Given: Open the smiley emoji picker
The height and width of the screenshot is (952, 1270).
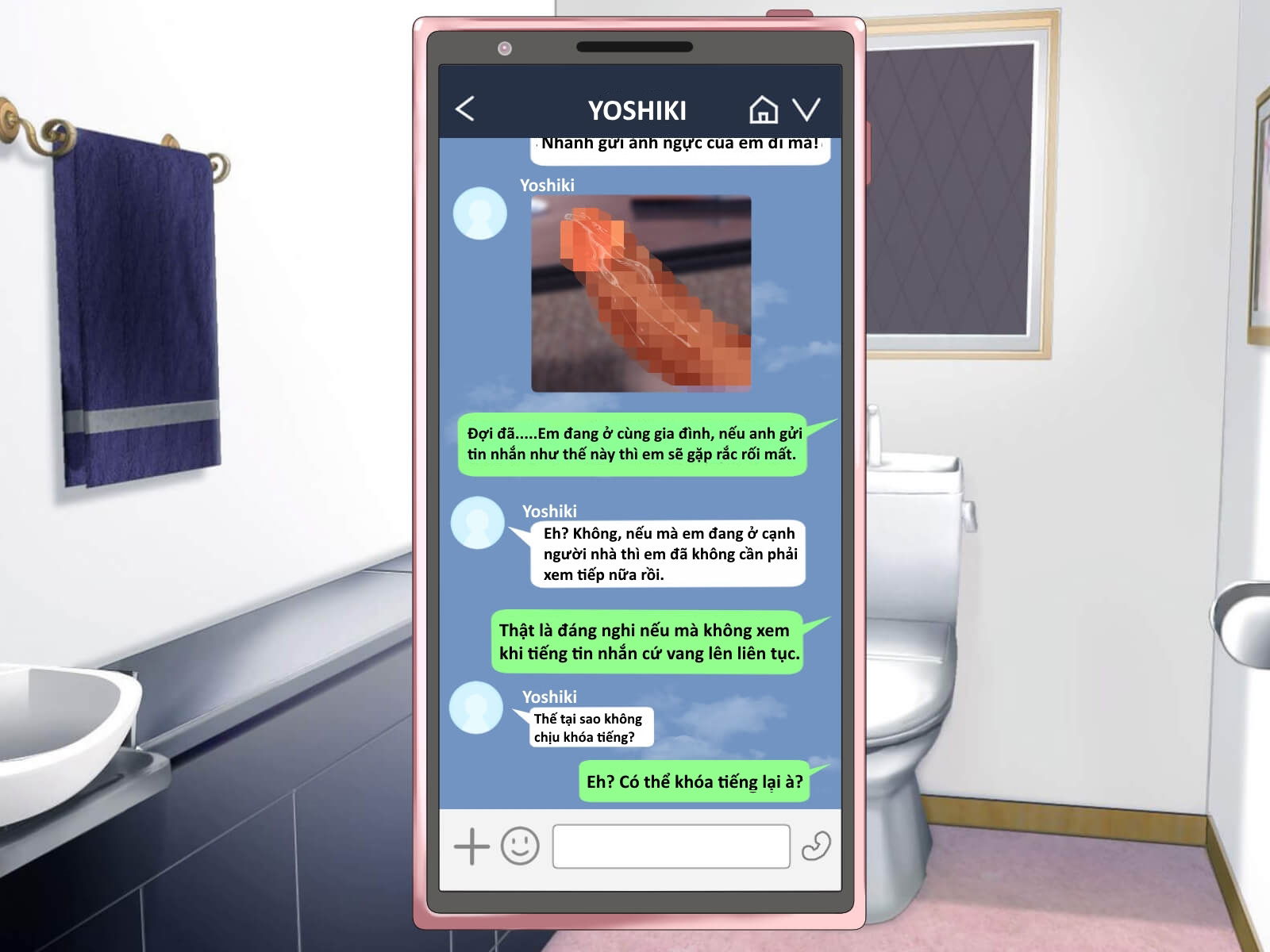Looking at the screenshot, I should [520, 846].
